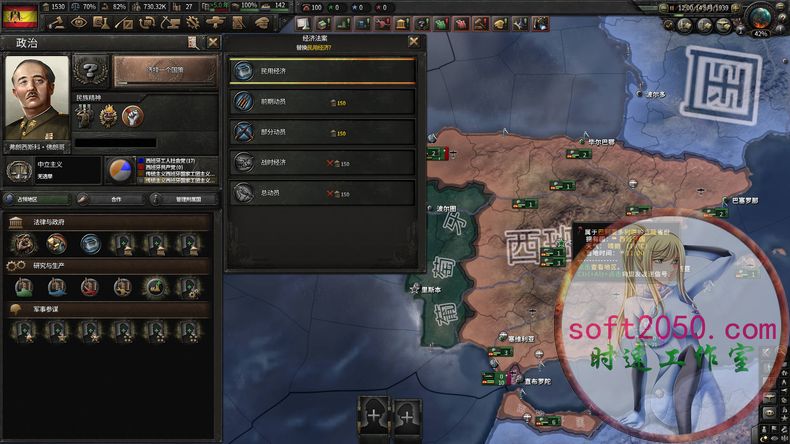Image resolution: width=790 pixels, height=444 pixels.
Task: Click the Francisco Franco leader portrait
Action: 37,97
